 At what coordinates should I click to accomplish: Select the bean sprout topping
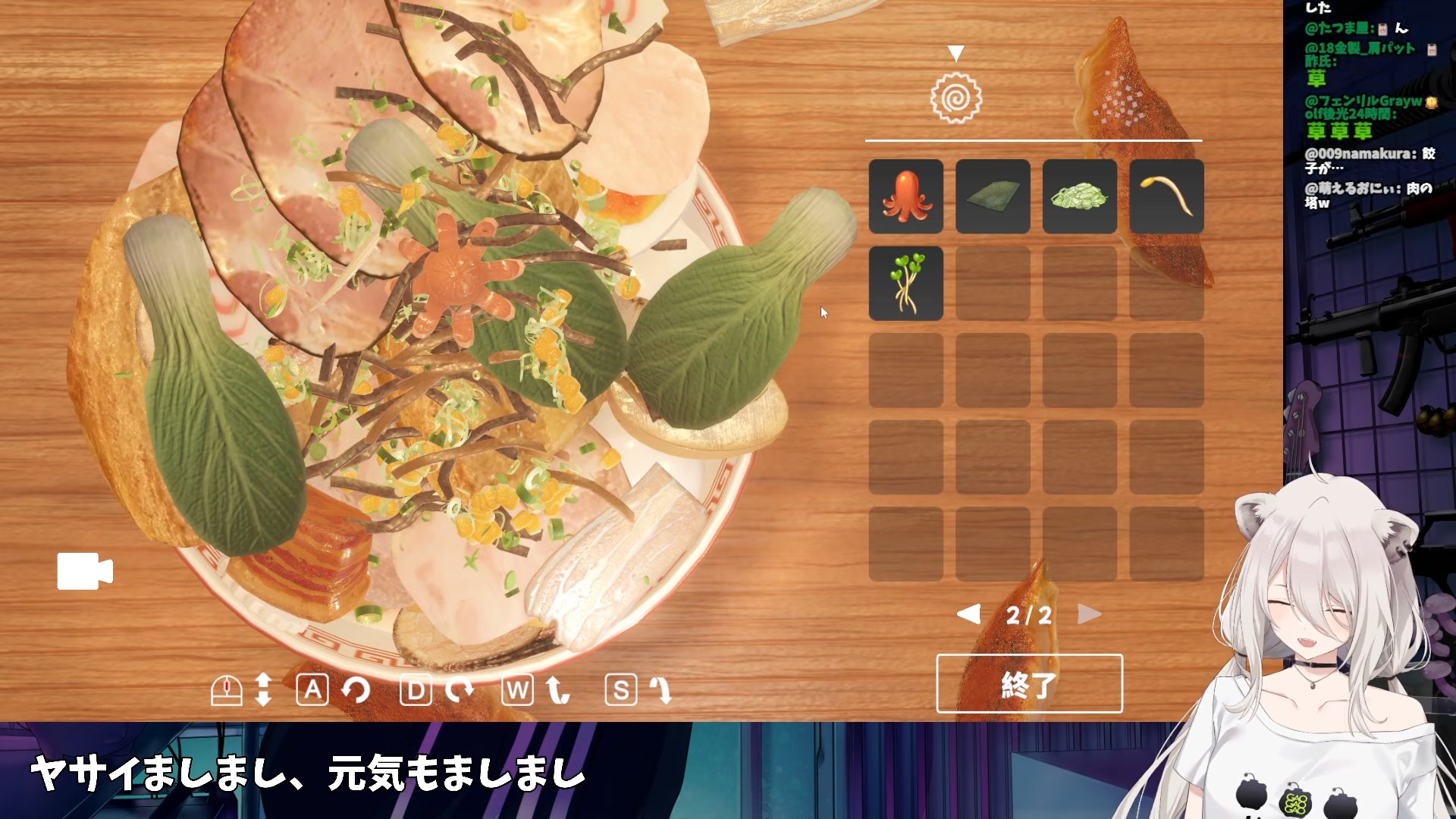1166,196
